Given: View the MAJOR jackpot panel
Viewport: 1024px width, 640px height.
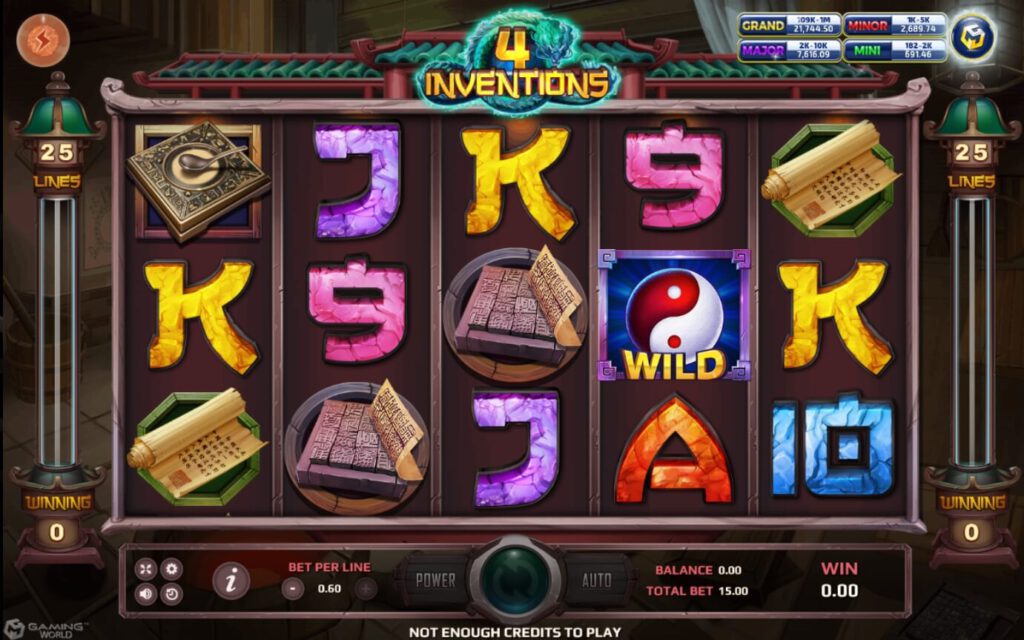Looking at the screenshot, I should (790, 49).
